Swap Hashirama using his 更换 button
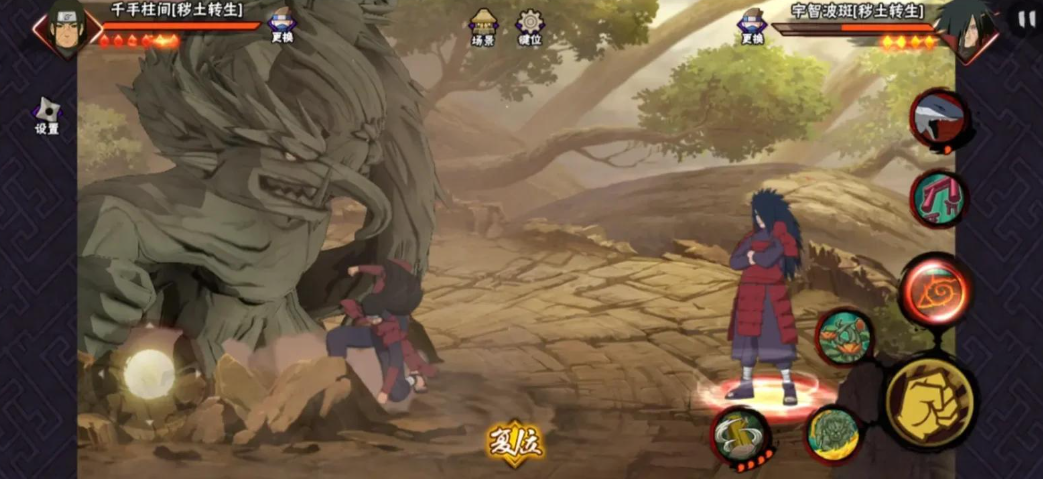The image size is (1043, 479). 283,25
